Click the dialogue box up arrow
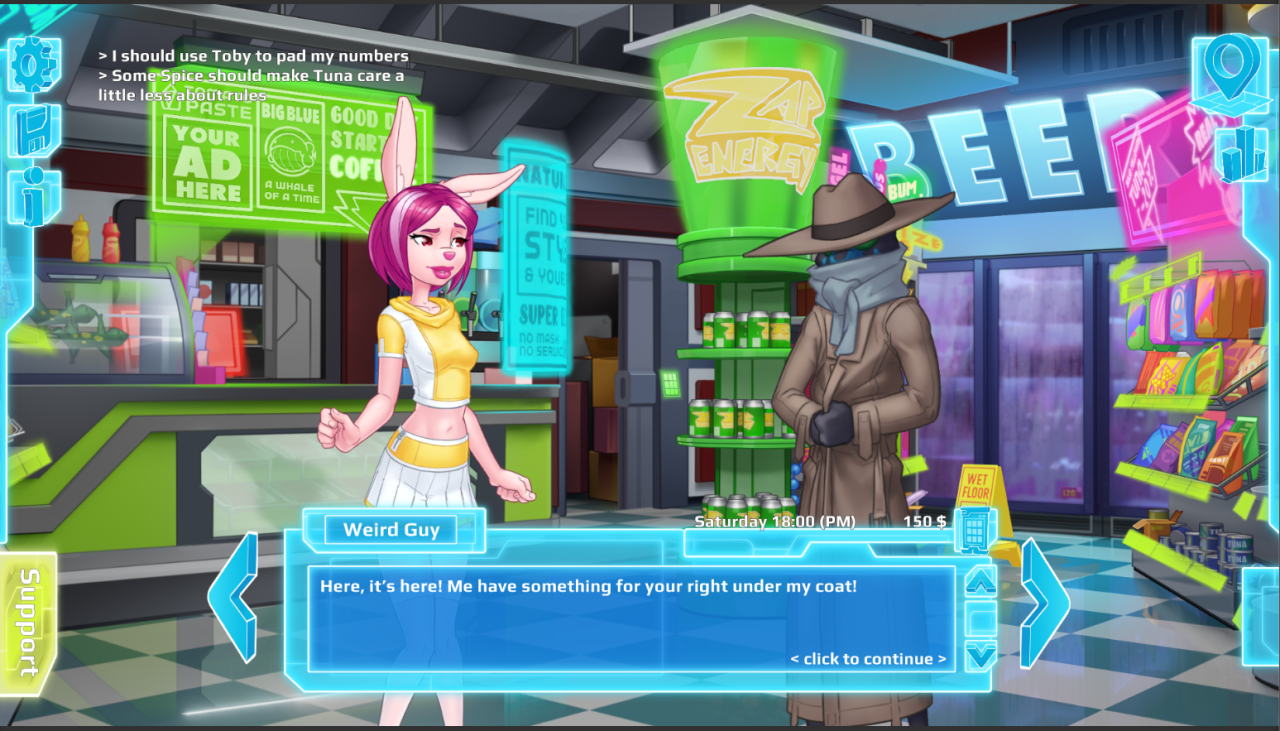1280x731 pixels. (980, 582)
